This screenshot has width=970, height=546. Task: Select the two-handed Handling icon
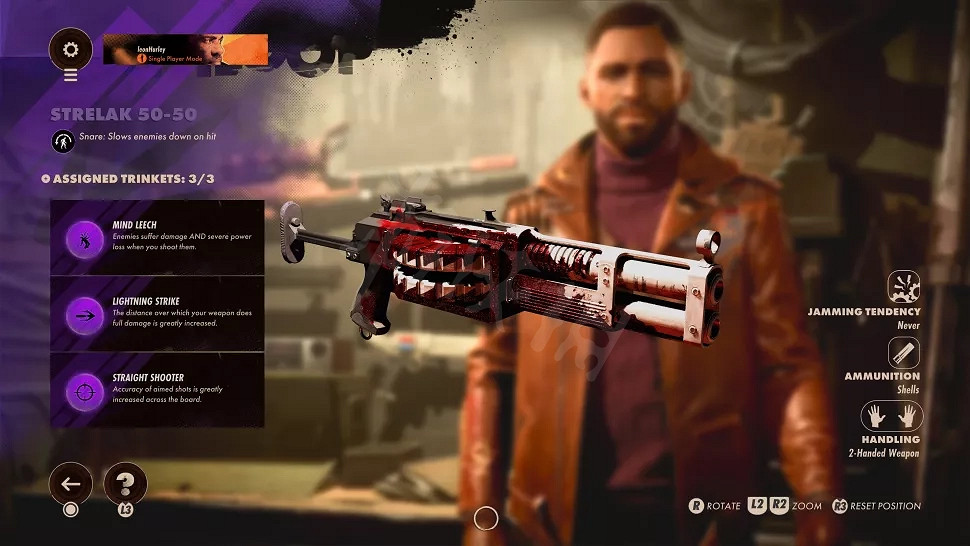pos(892,416)
